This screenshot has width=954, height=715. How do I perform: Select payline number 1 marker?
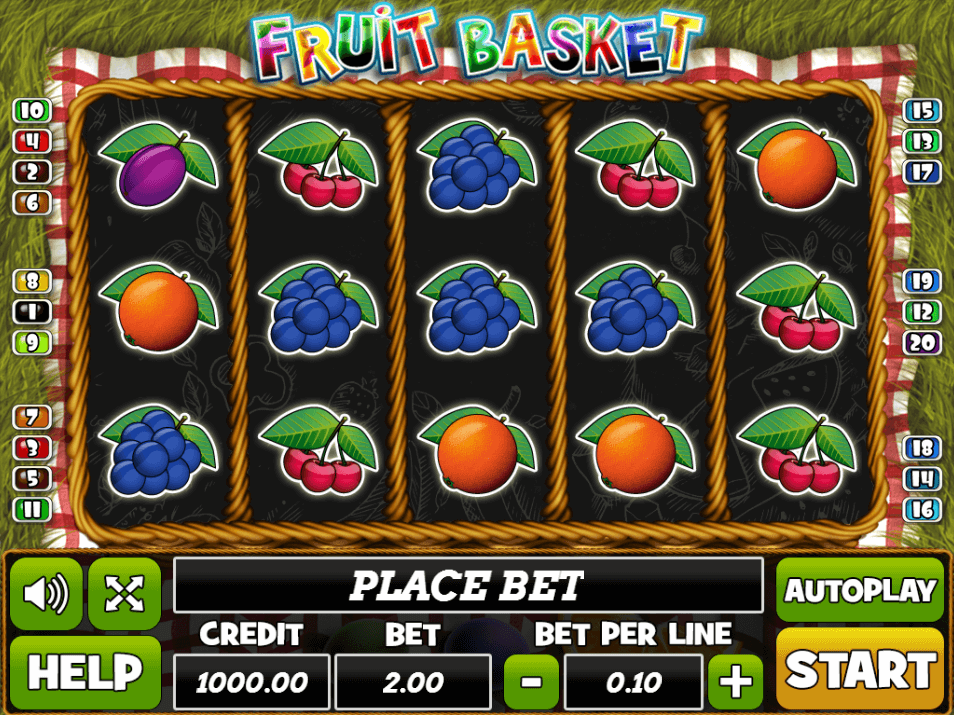point(31,312)
